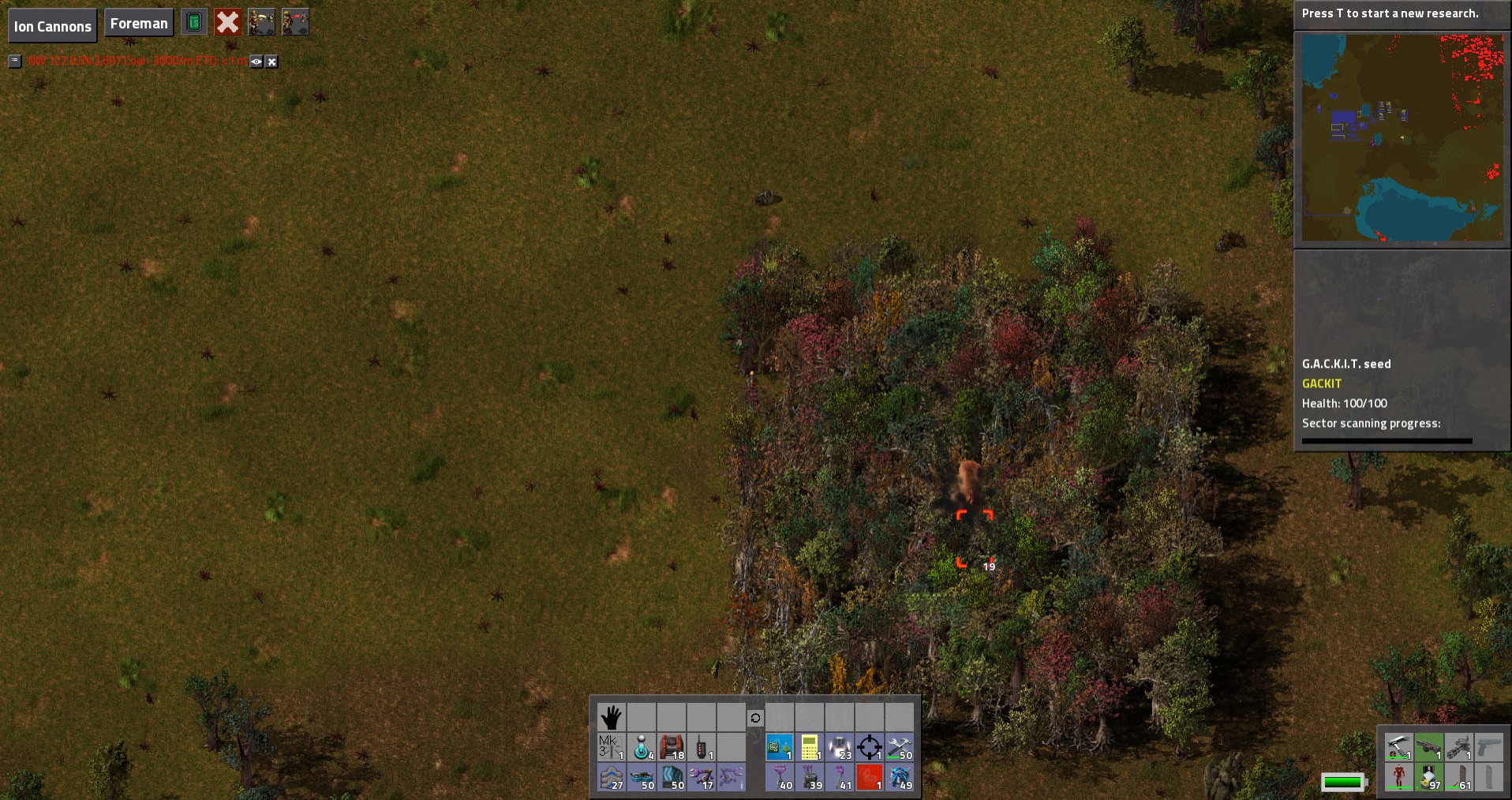The width and height of the screenshot is (1512, 800).
Task: Click the green LS icon button
Action: pos(193,22)
